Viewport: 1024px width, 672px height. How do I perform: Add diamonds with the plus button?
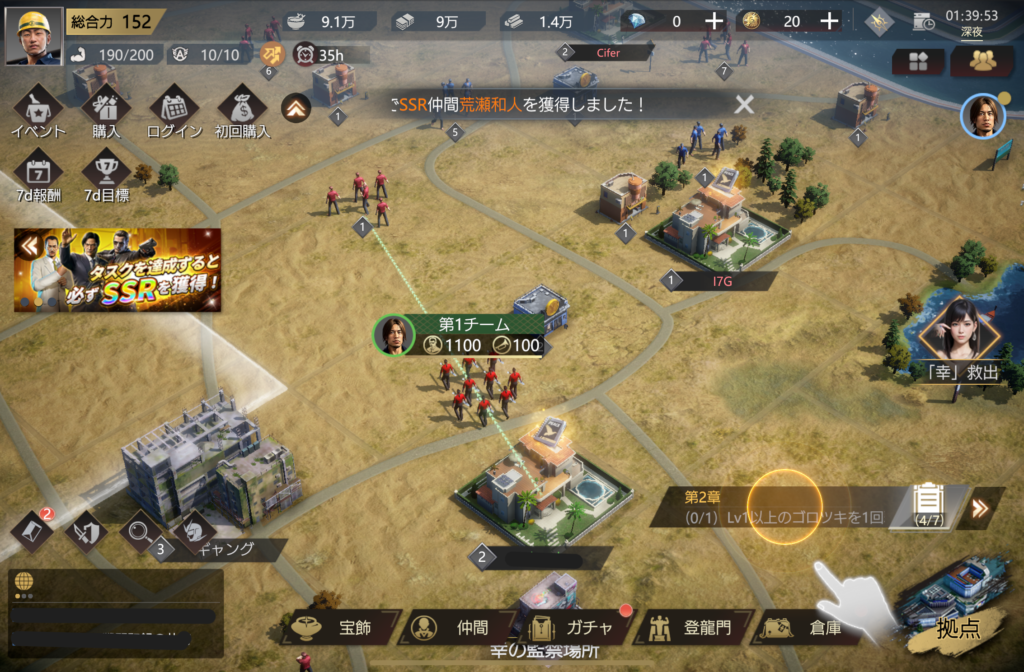(x=713, y=21)
